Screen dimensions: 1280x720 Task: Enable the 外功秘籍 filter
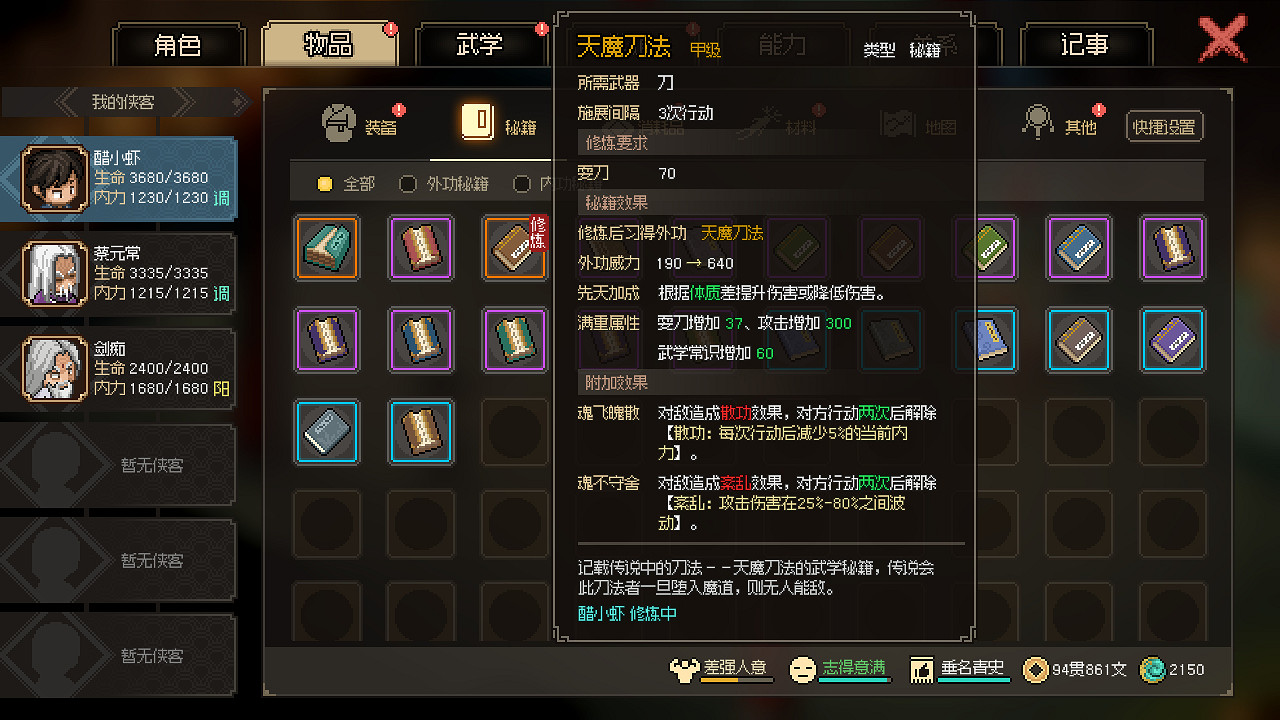pos(408,185)
